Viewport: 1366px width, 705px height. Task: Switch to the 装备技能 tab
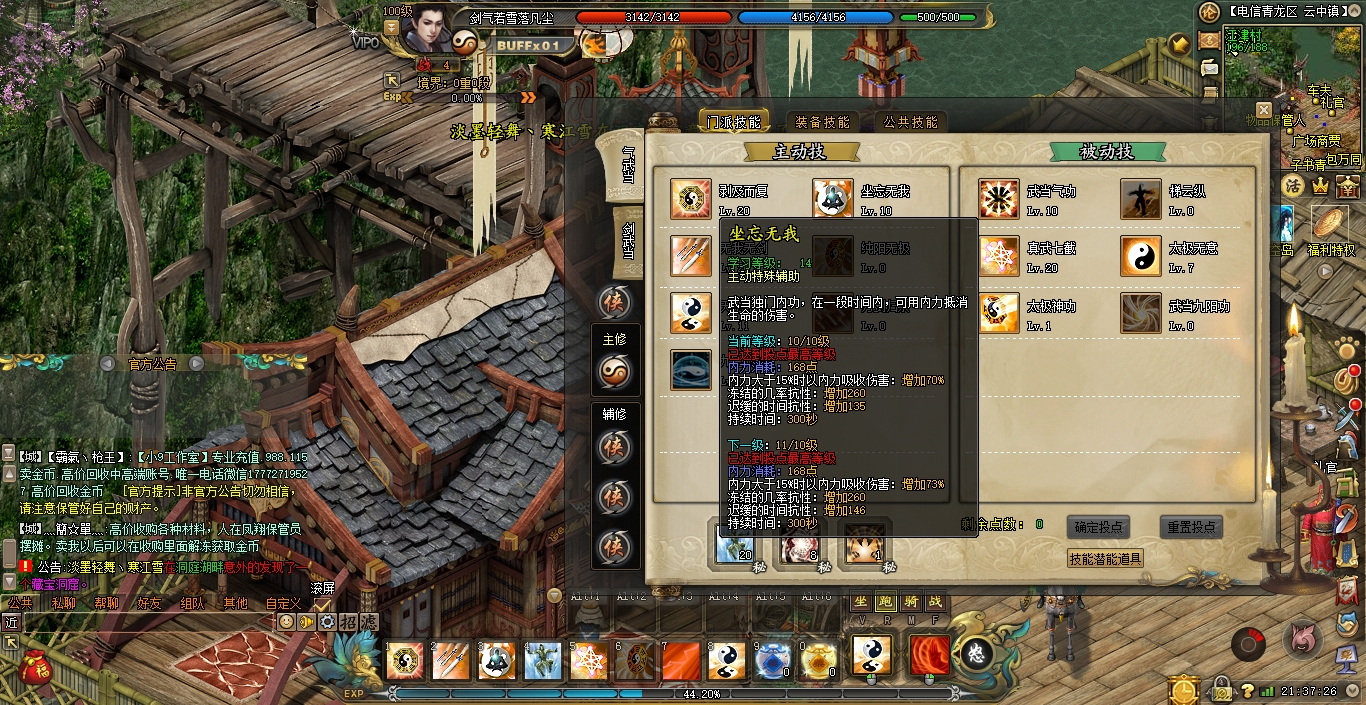coord(822,122)
